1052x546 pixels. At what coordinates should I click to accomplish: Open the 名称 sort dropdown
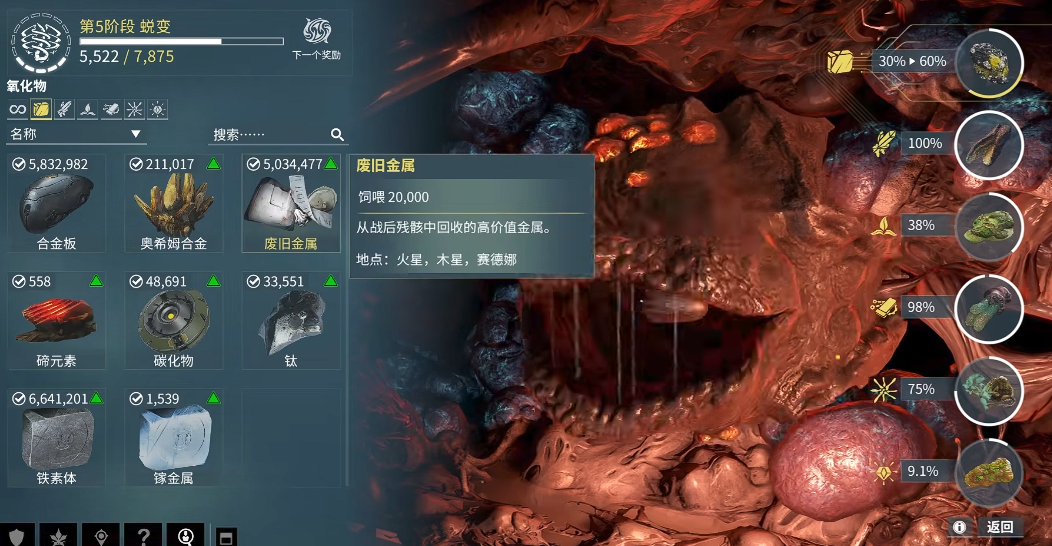[77, 134]
